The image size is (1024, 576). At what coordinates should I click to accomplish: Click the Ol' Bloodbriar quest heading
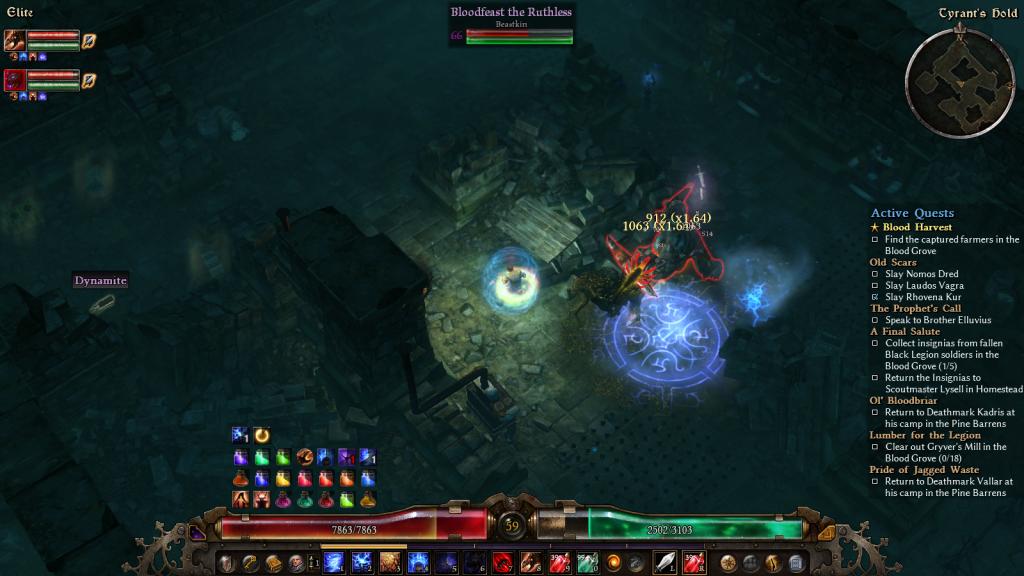[x=903, y=400]
